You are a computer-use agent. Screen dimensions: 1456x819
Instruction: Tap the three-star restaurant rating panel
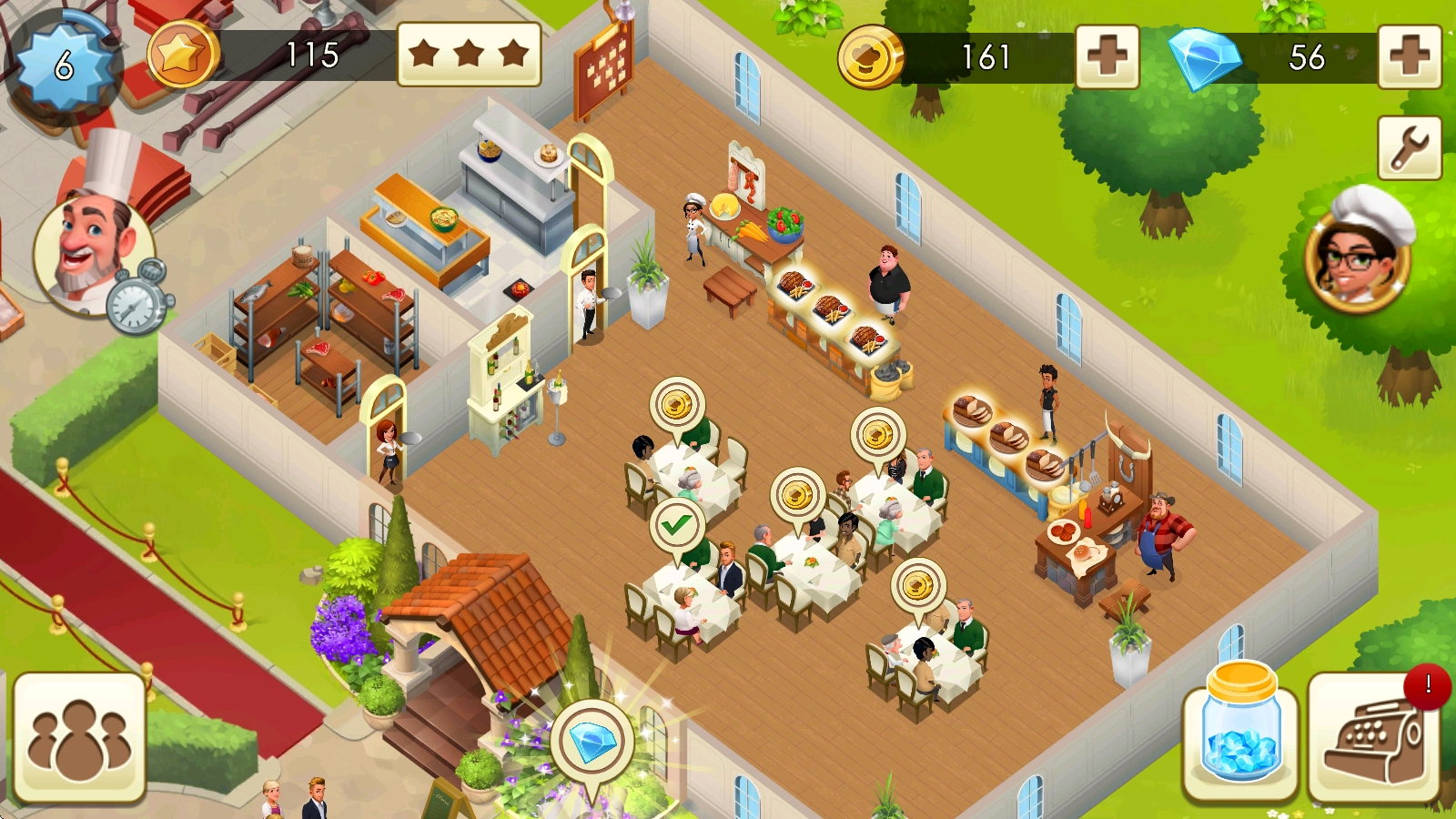(470, 54)
